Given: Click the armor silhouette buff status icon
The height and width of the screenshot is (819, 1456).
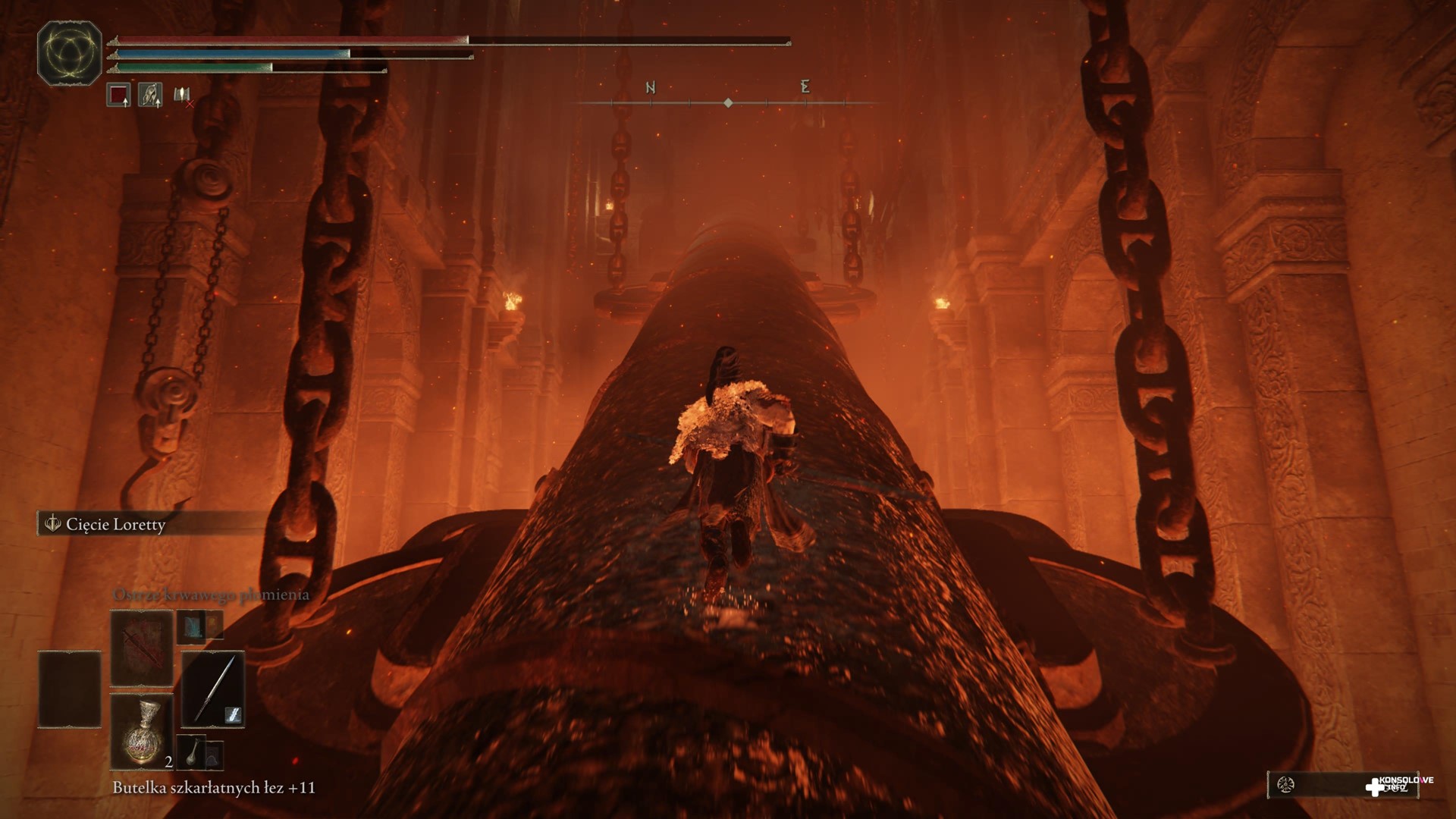Looking at the screenshot, I should tap(150, 96).
